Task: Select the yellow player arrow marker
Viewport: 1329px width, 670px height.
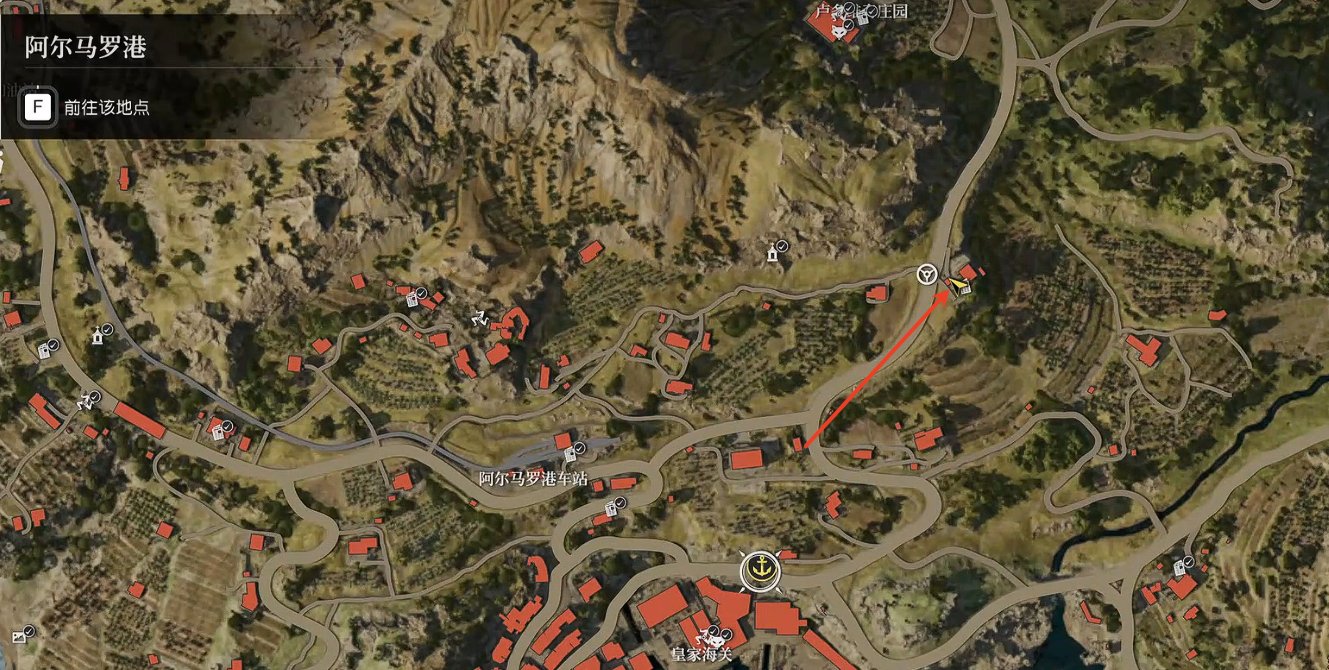Action: click(959, 287)
